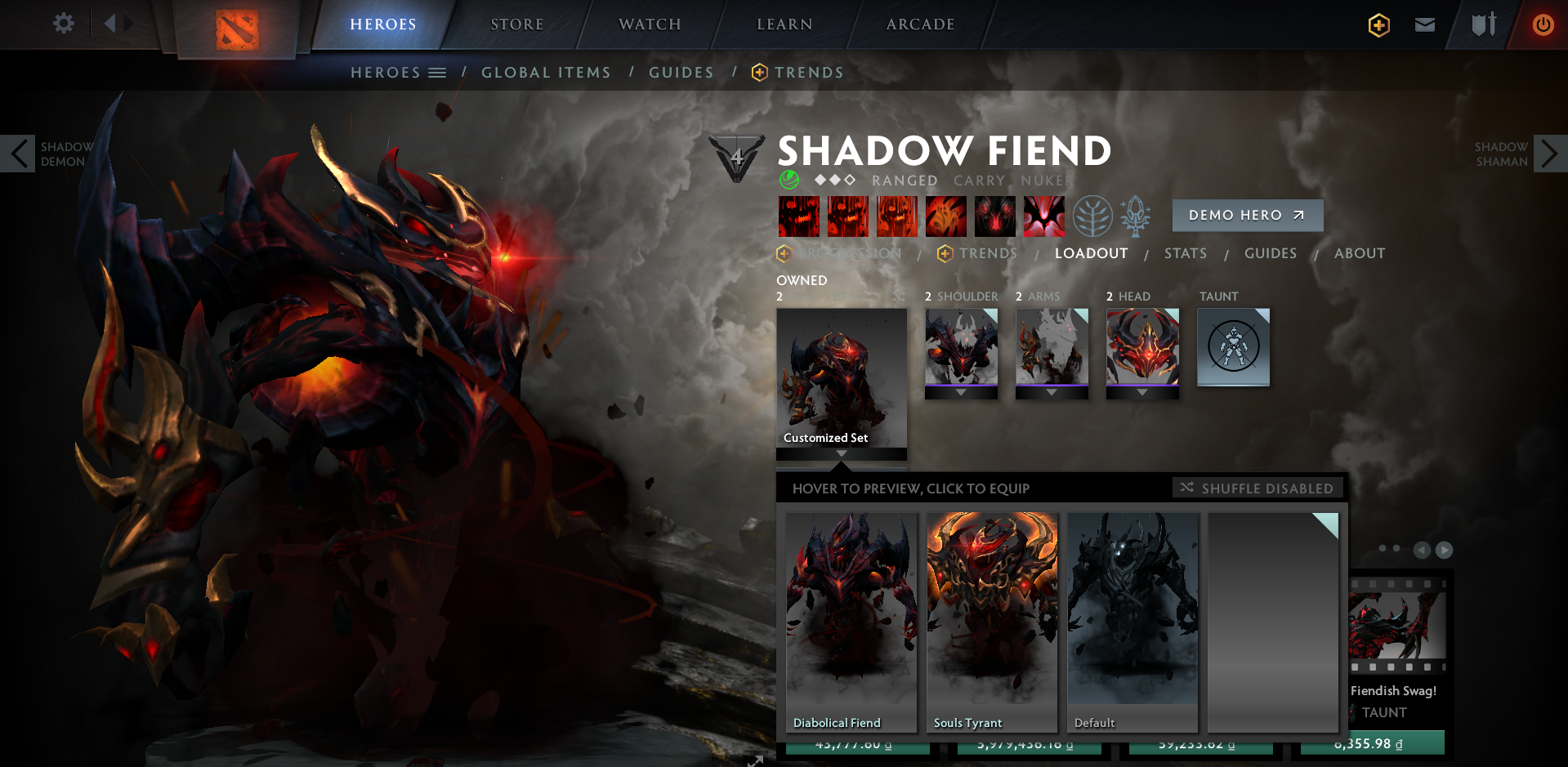Switch to the STATS tab

1186,253
